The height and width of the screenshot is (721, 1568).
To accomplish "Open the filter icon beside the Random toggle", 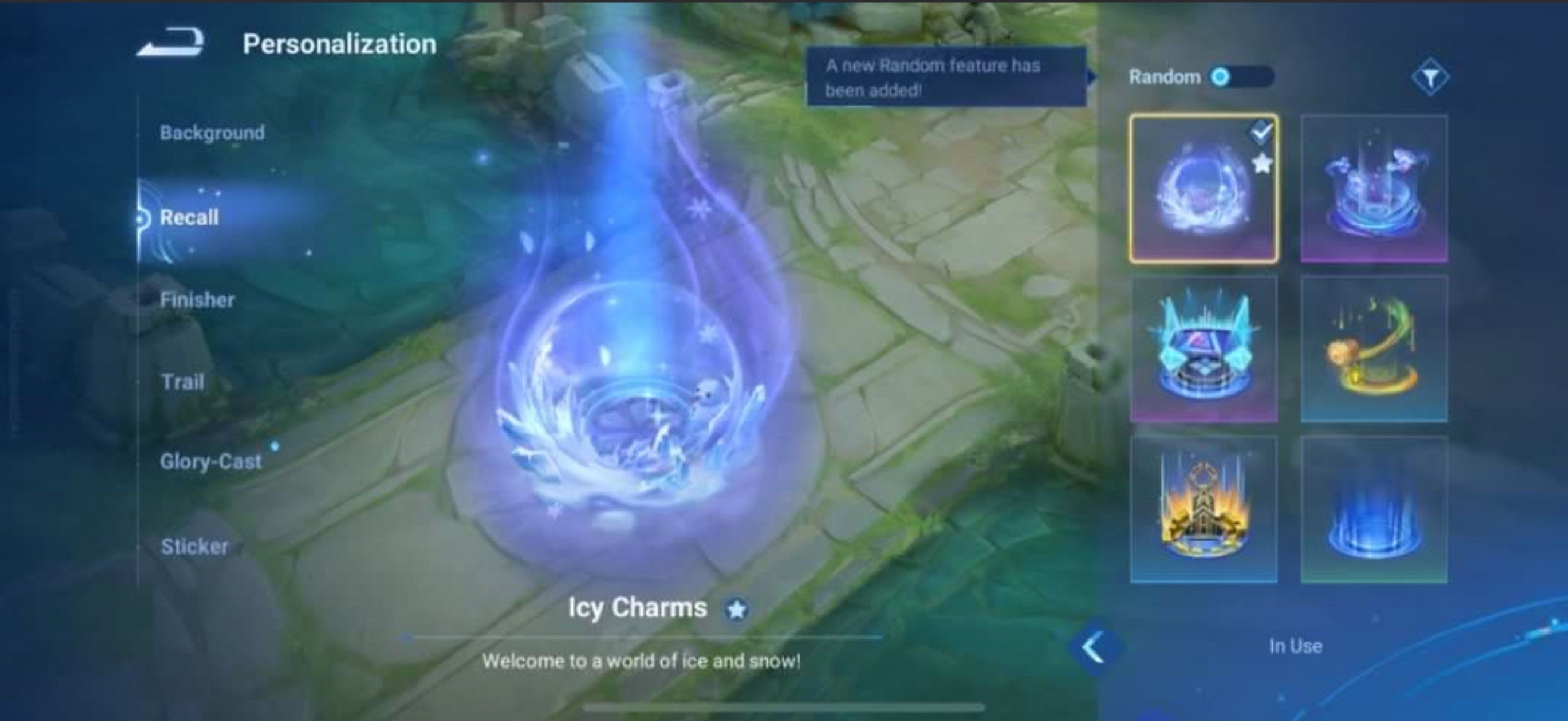I will pyautogui.click(x=1432, y=75).
